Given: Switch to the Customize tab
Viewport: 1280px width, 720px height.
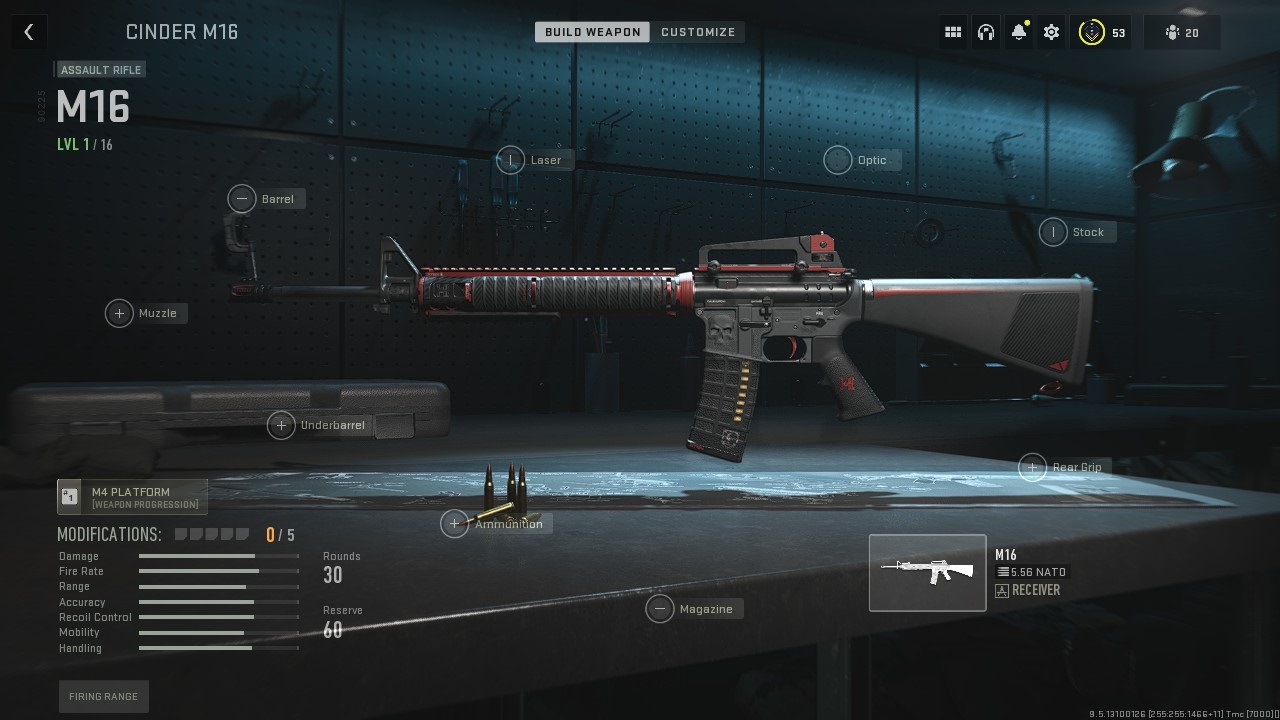Looking at the screenshot, I should (x=699, y=31).
